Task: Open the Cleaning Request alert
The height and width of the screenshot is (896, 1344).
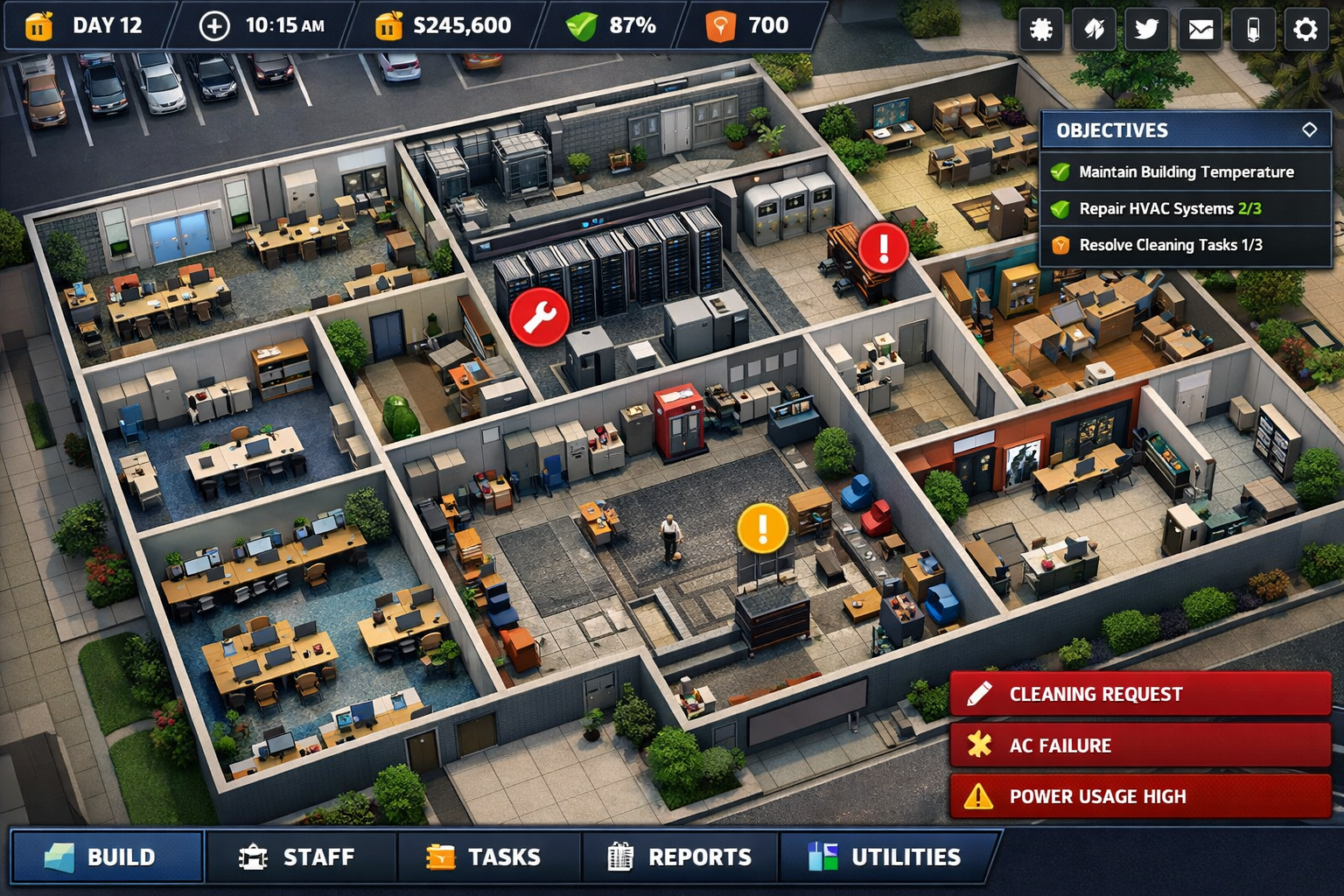Action: coord(1137,694)
